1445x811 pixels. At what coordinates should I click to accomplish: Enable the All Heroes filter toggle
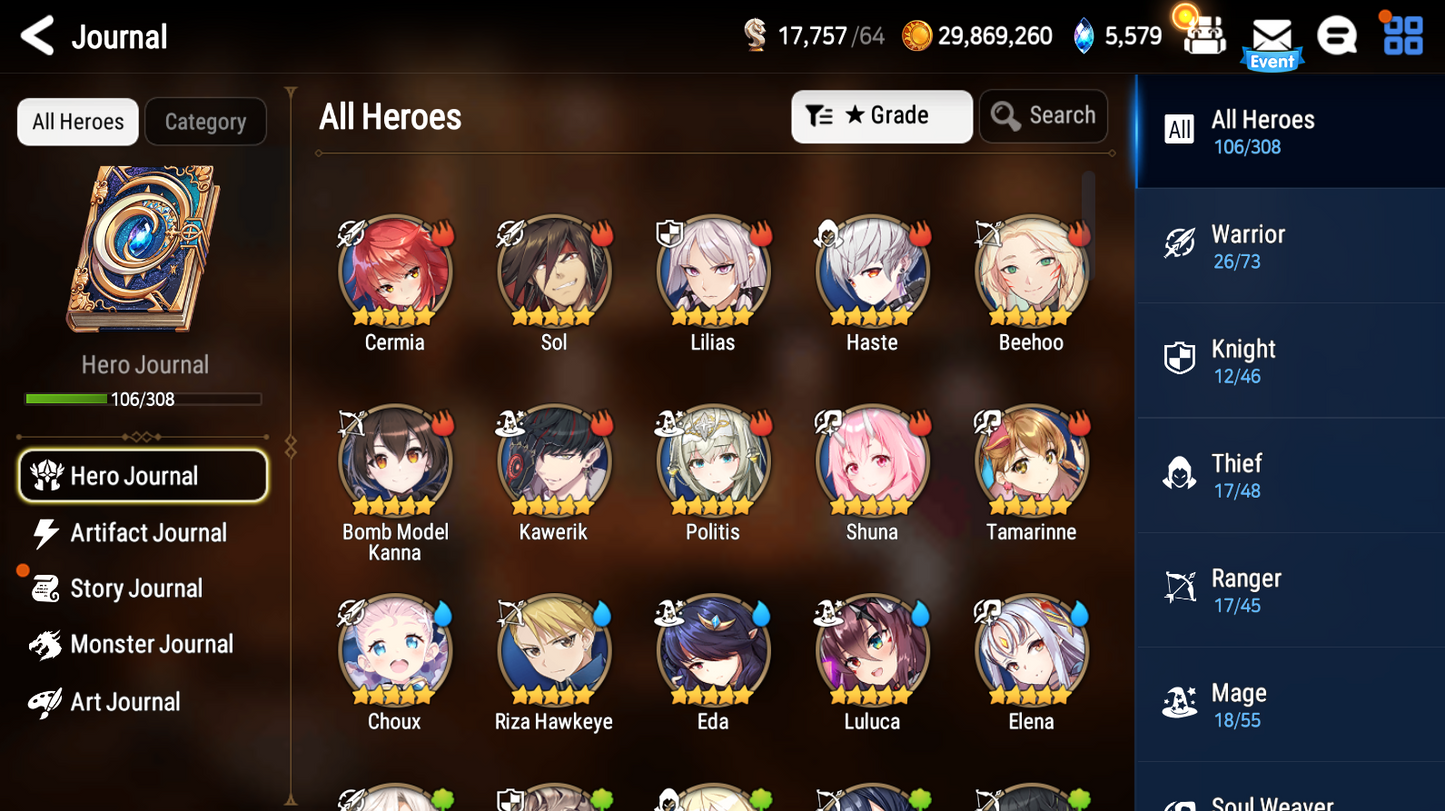click(77, 121)
